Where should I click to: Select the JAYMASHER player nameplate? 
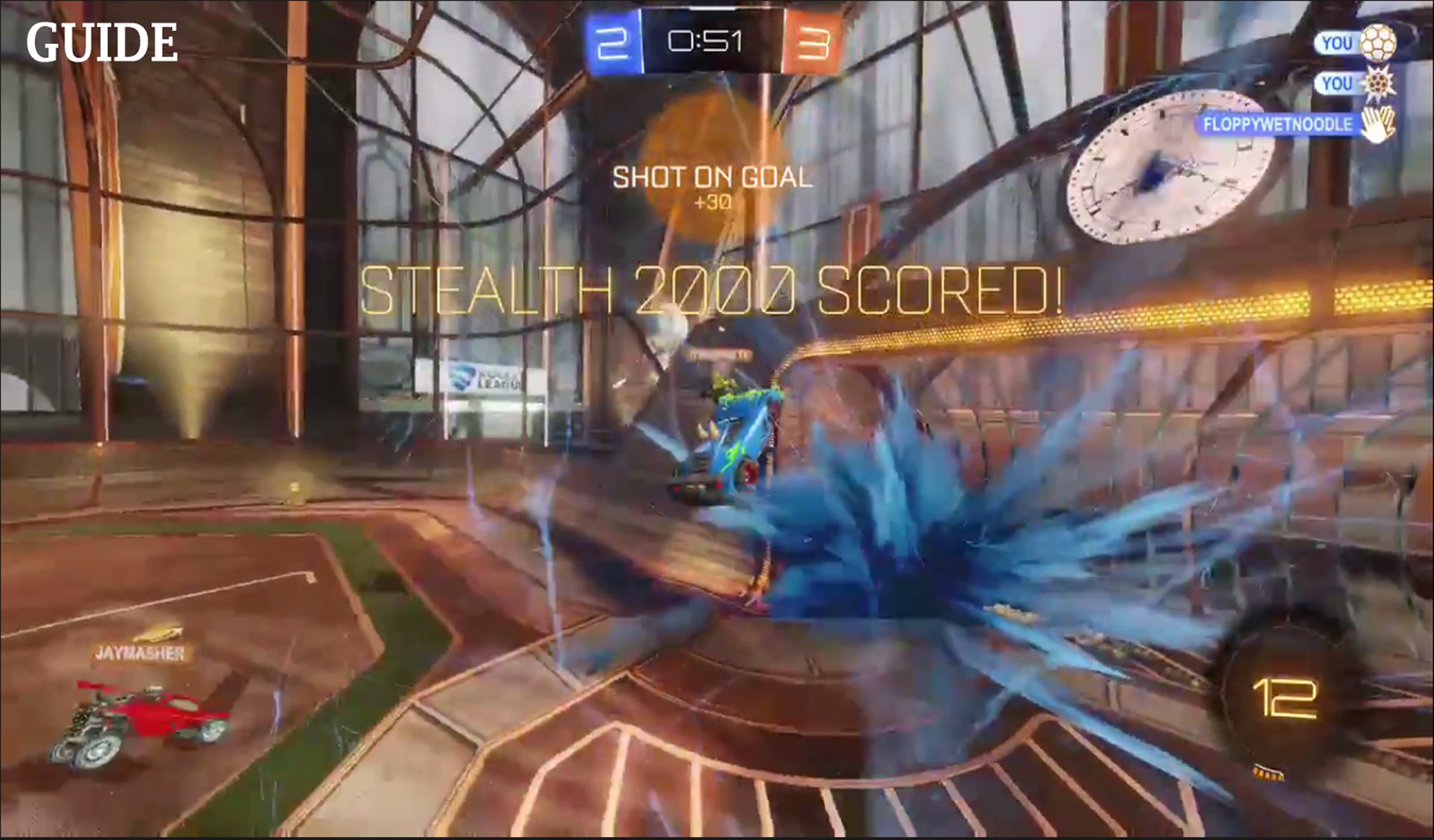[141, 653]
